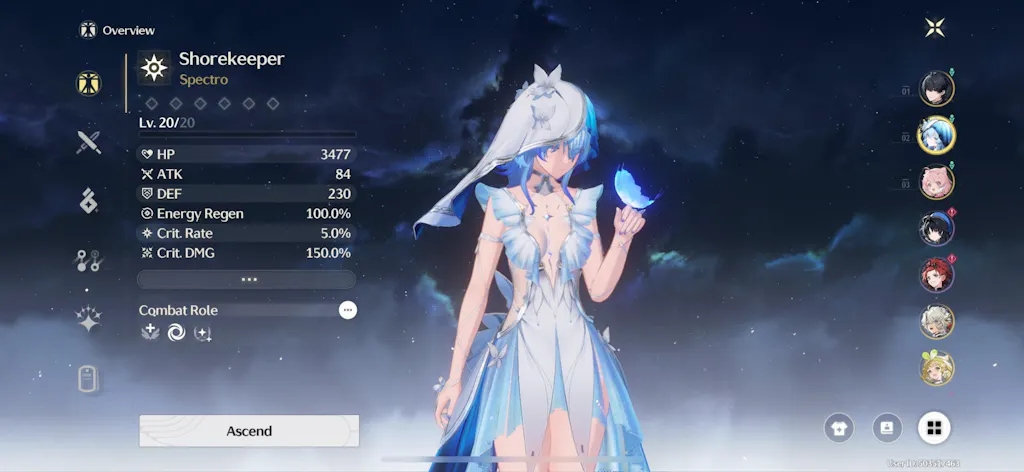Screen dimensions: 1024x472
Task: Show all characters with the grid button
Action: pyautogui.click(x=934, y=428)
